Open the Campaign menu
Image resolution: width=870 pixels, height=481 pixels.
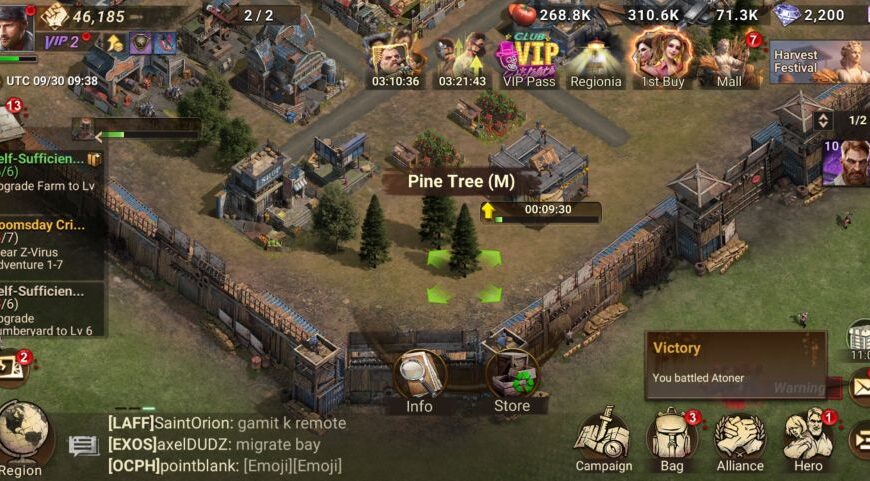603,440
